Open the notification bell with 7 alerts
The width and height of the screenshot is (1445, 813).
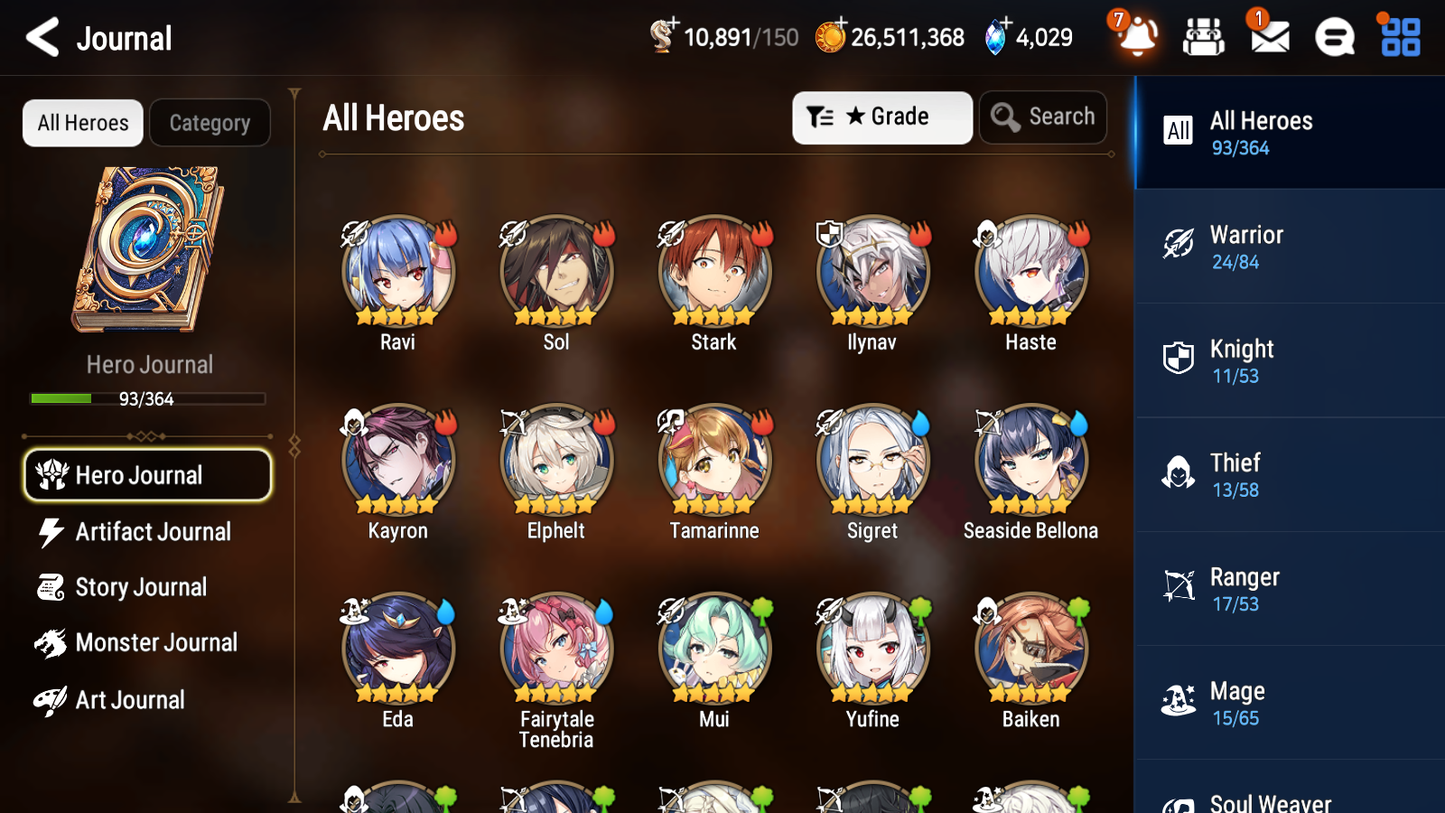pos(1137,36)
